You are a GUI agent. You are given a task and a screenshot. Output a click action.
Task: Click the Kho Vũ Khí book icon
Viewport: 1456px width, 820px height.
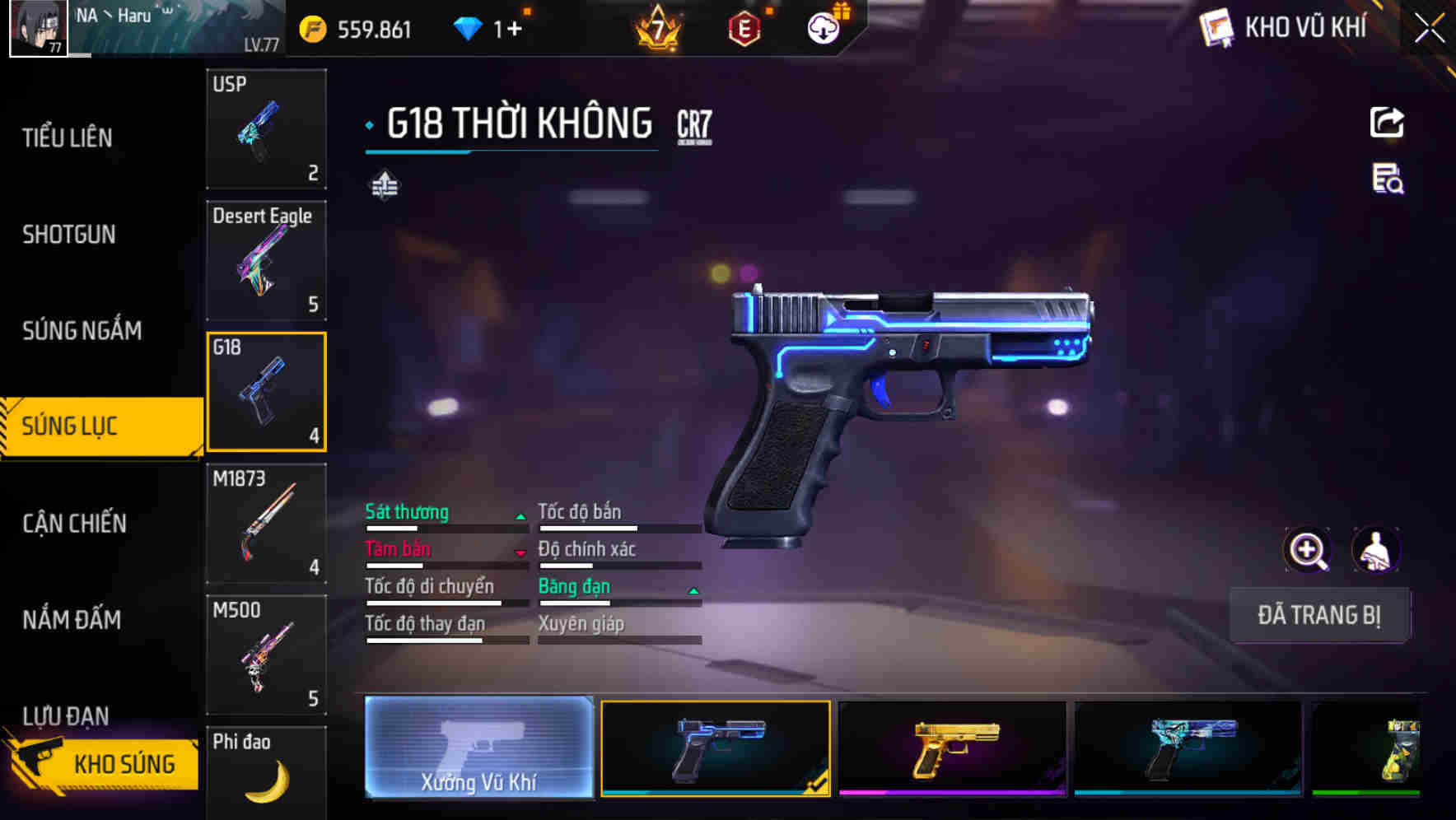[1215, 27]
